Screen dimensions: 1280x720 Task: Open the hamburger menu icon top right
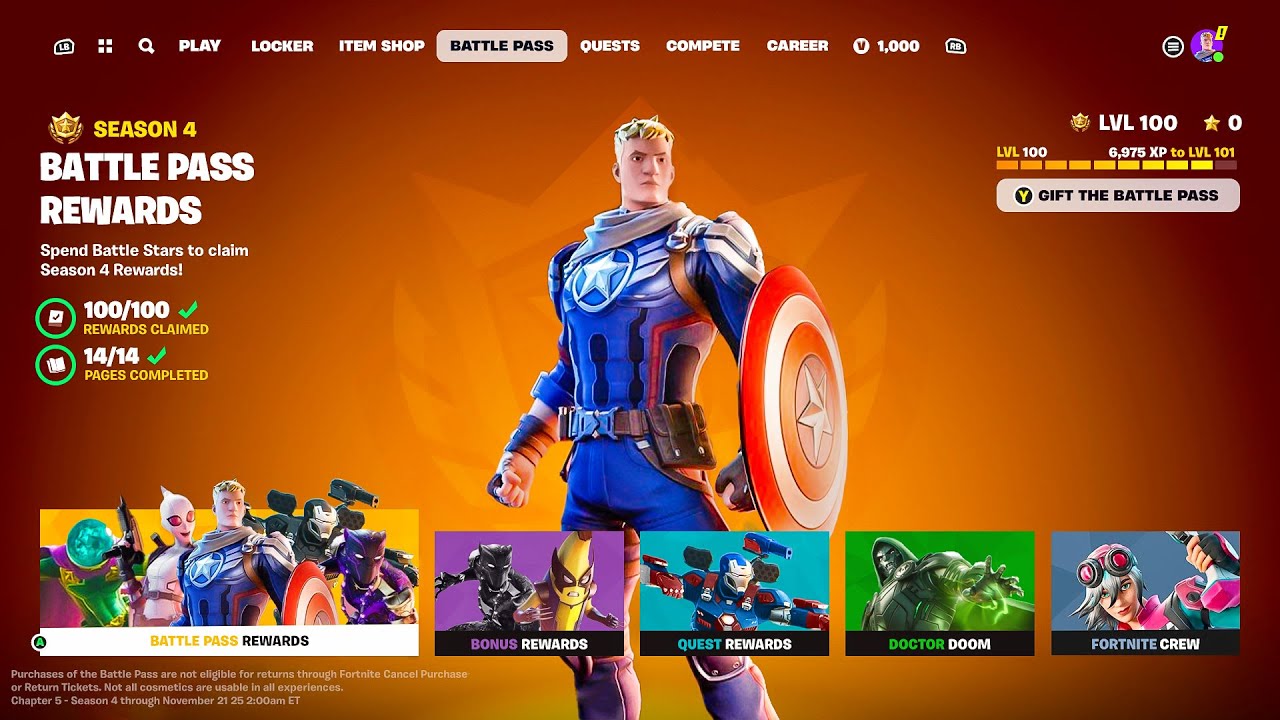pos(1173,46)
